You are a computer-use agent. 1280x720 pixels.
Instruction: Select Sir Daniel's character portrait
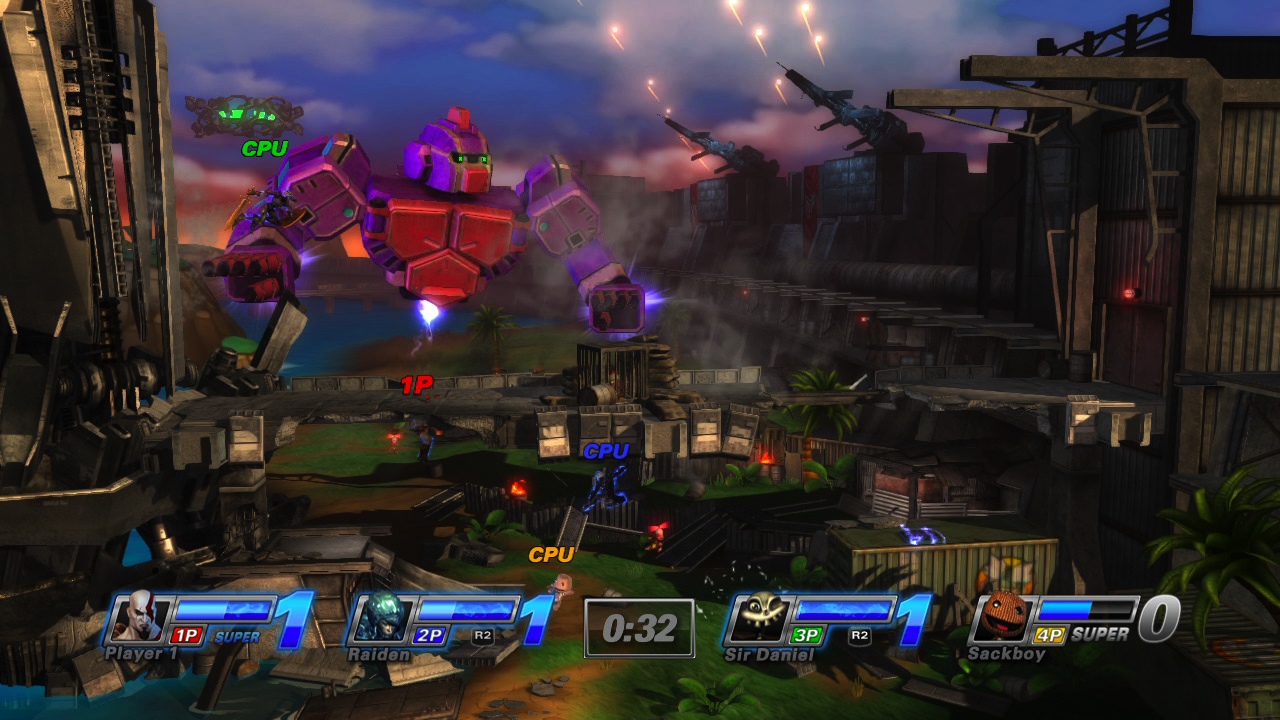[759, 618]
